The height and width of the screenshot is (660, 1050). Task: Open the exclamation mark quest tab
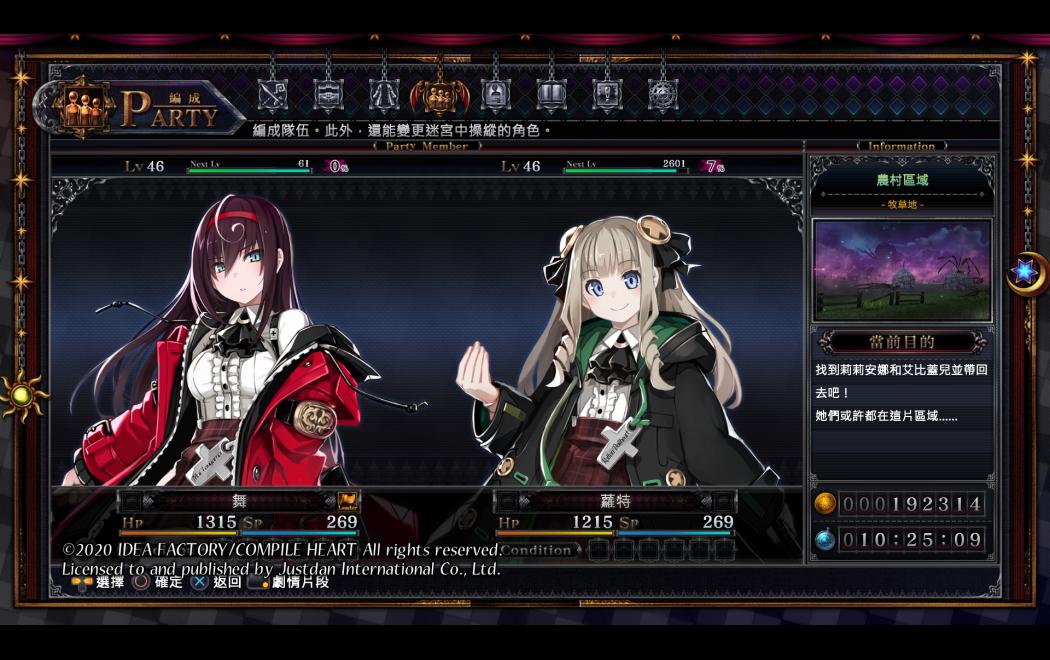[x=607, y=95]
